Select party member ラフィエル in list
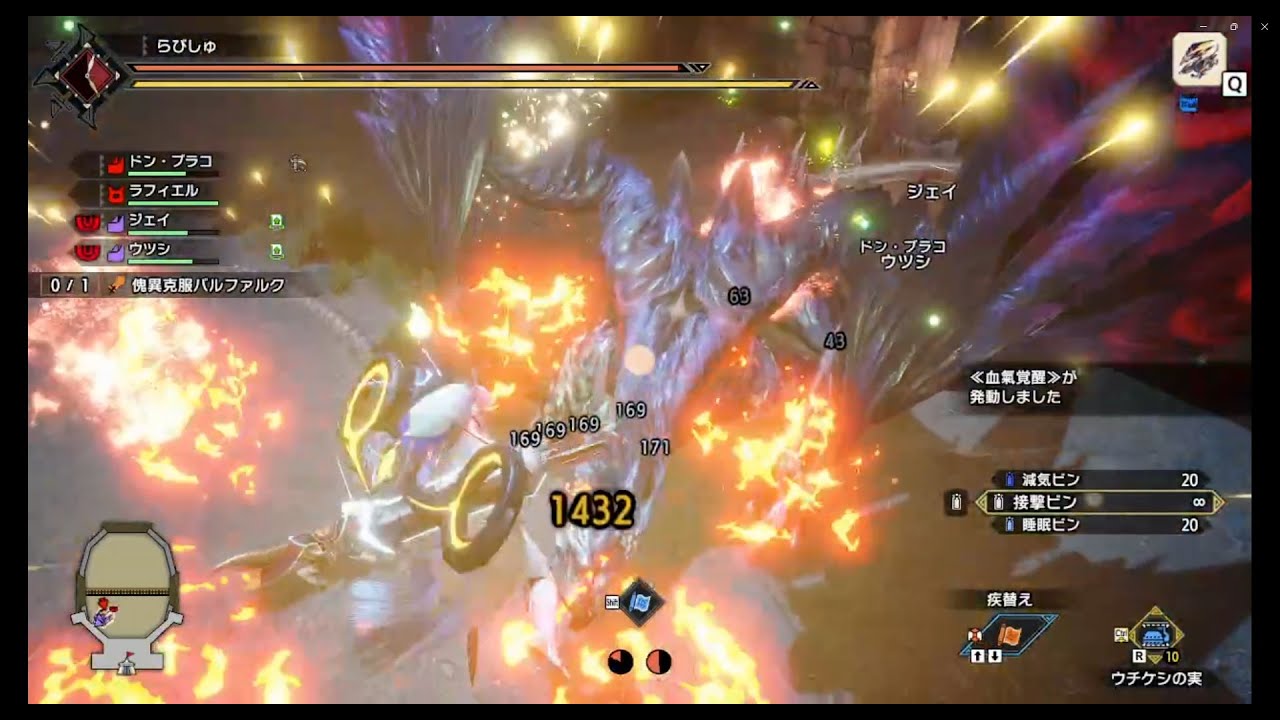This screenshot has width=1280, height=720. [163, 191]
